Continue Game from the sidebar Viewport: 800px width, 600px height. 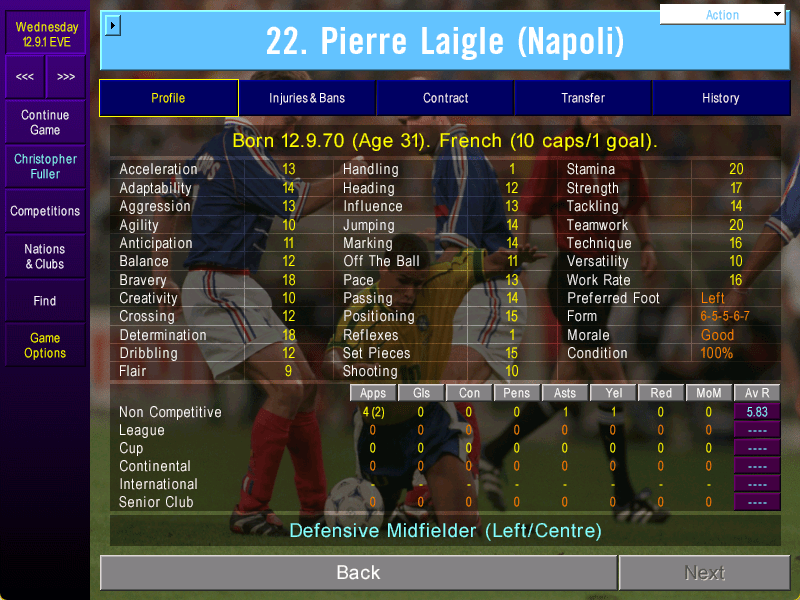pyautogui.click(x=45, y=123)
